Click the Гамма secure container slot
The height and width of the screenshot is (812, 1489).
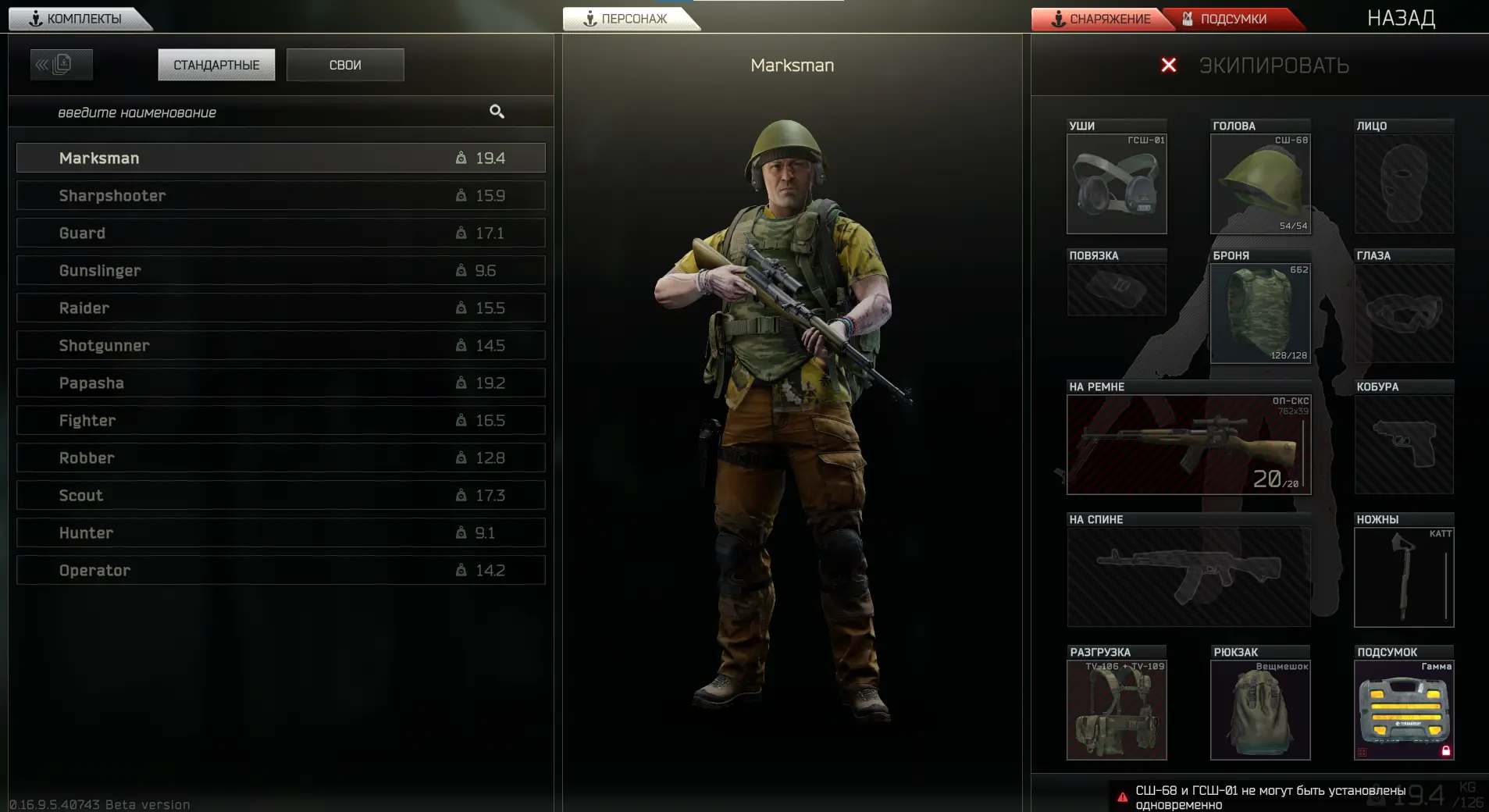pyautogui.click(x=1404, y=710)
